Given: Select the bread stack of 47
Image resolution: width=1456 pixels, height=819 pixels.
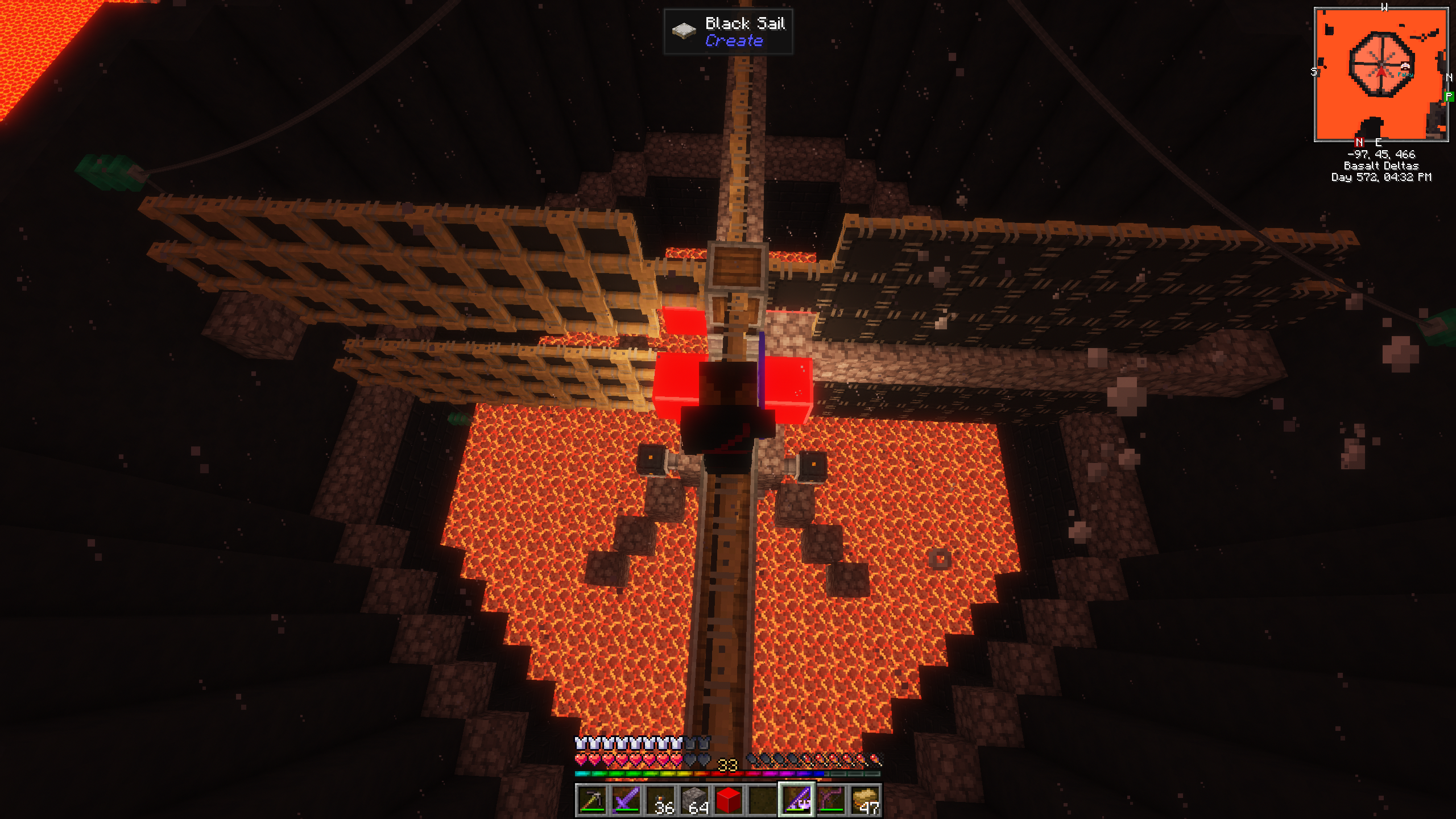Looking at the screenshot, I should click(x=865, y=800).
